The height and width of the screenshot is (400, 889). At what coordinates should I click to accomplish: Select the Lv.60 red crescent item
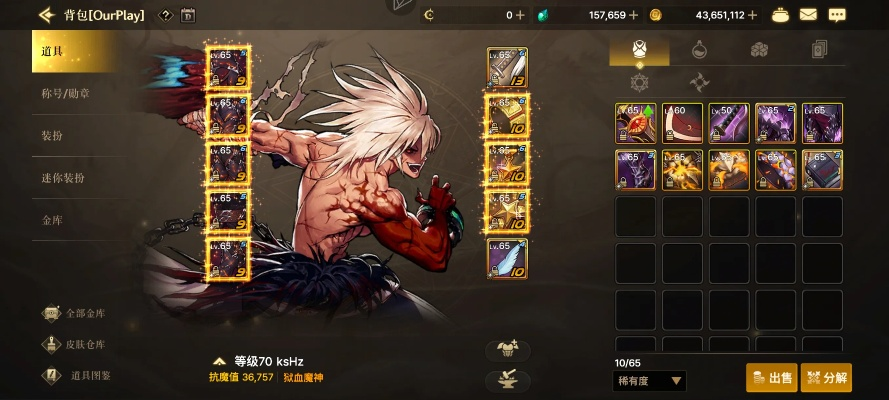tap(682, 123)
